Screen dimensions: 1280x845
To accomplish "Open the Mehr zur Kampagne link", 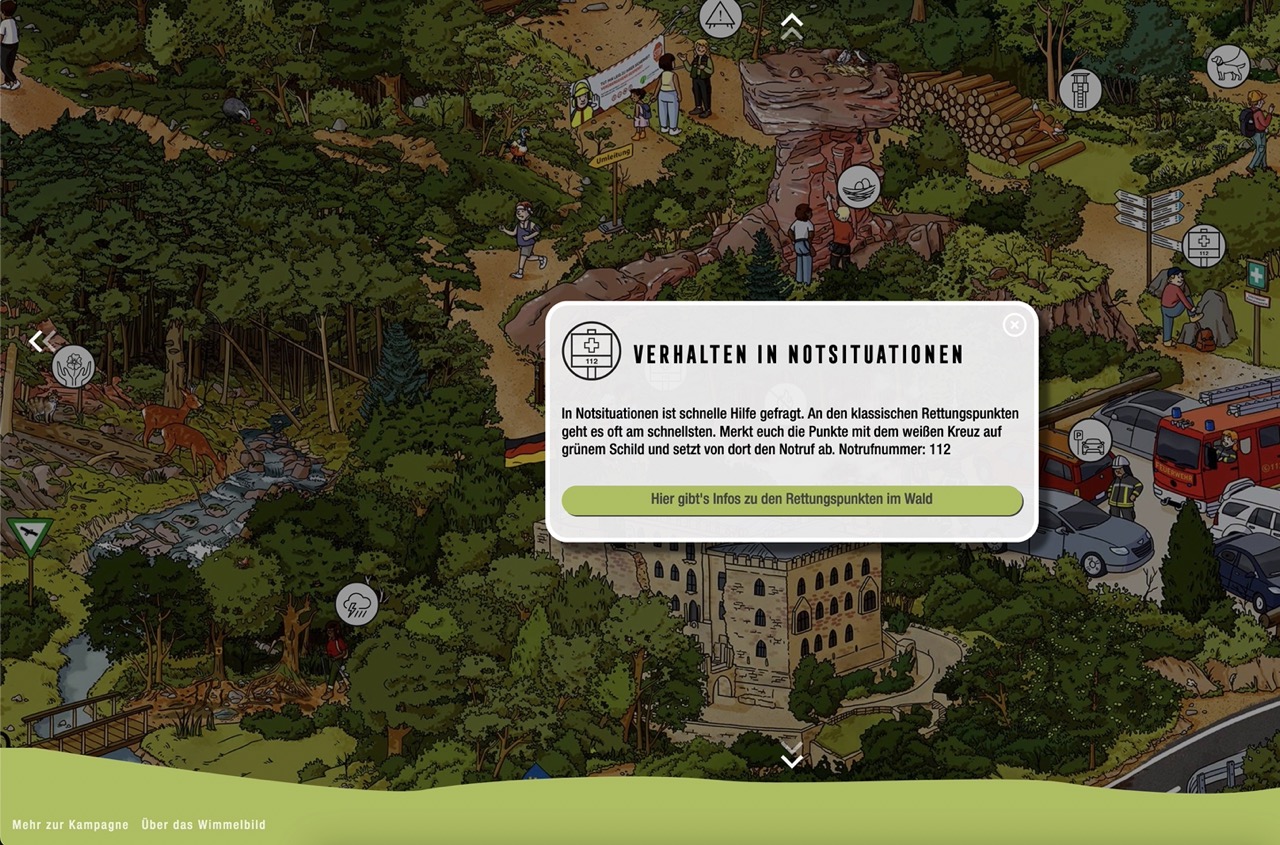I will [70, 825].
